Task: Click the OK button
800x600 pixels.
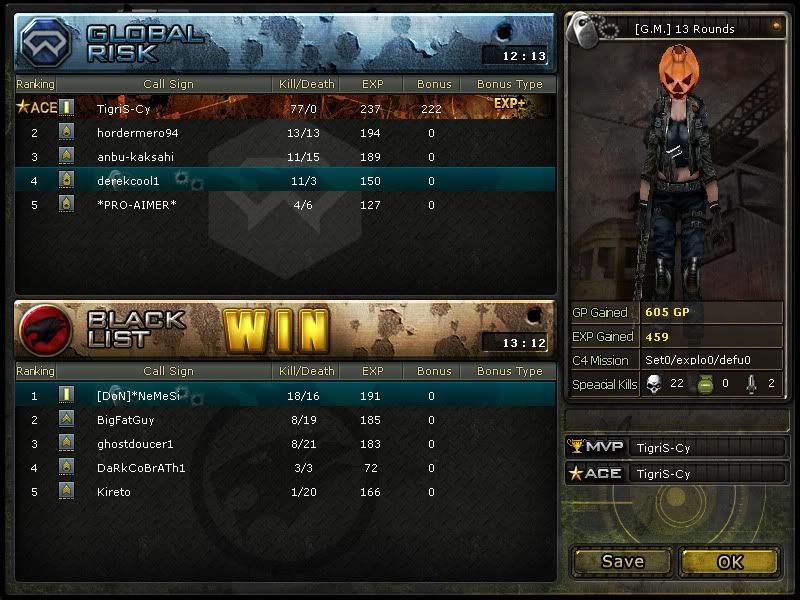Action: [x=730, y=562]
